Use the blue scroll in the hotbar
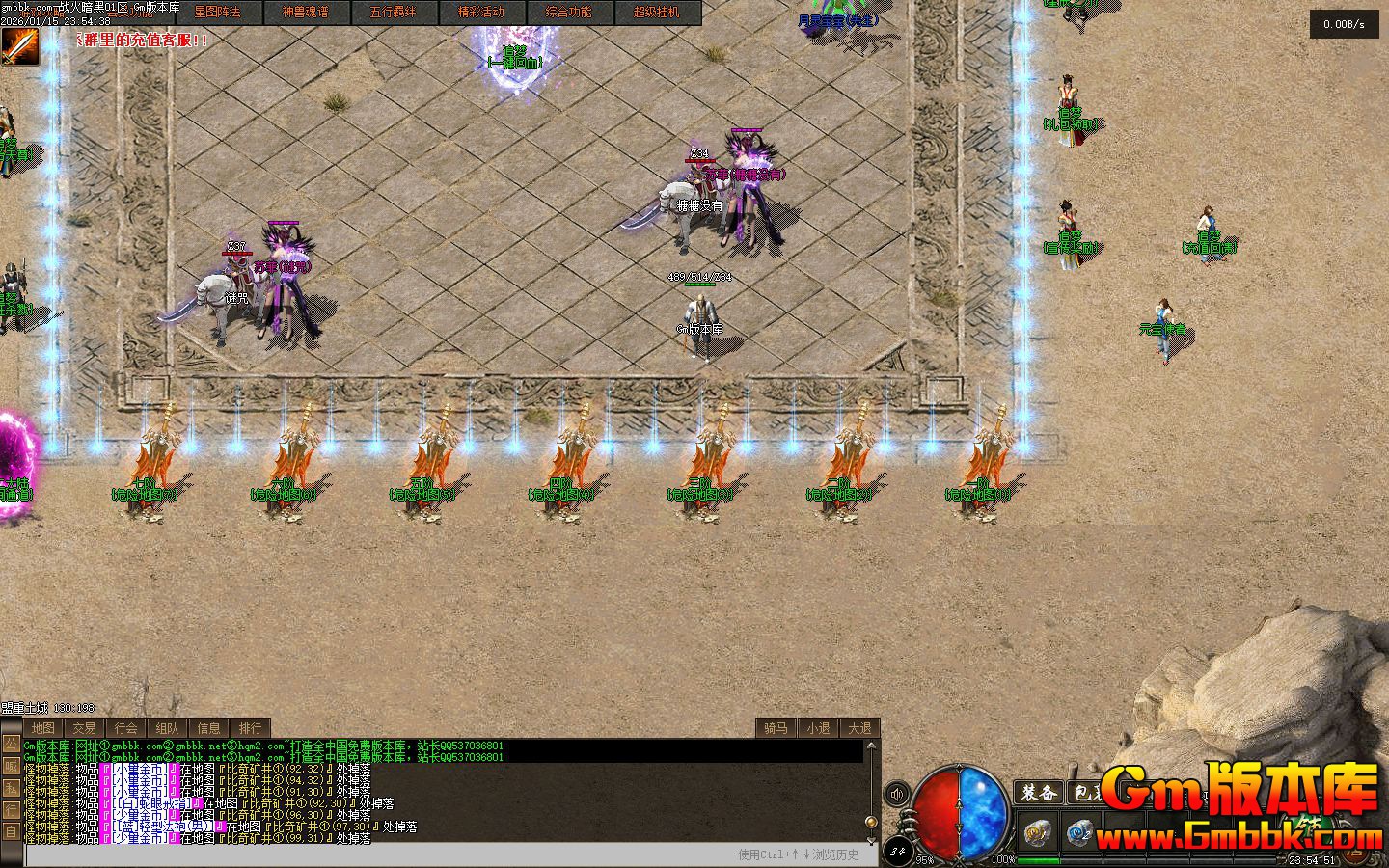 (x=1079, y=832)
